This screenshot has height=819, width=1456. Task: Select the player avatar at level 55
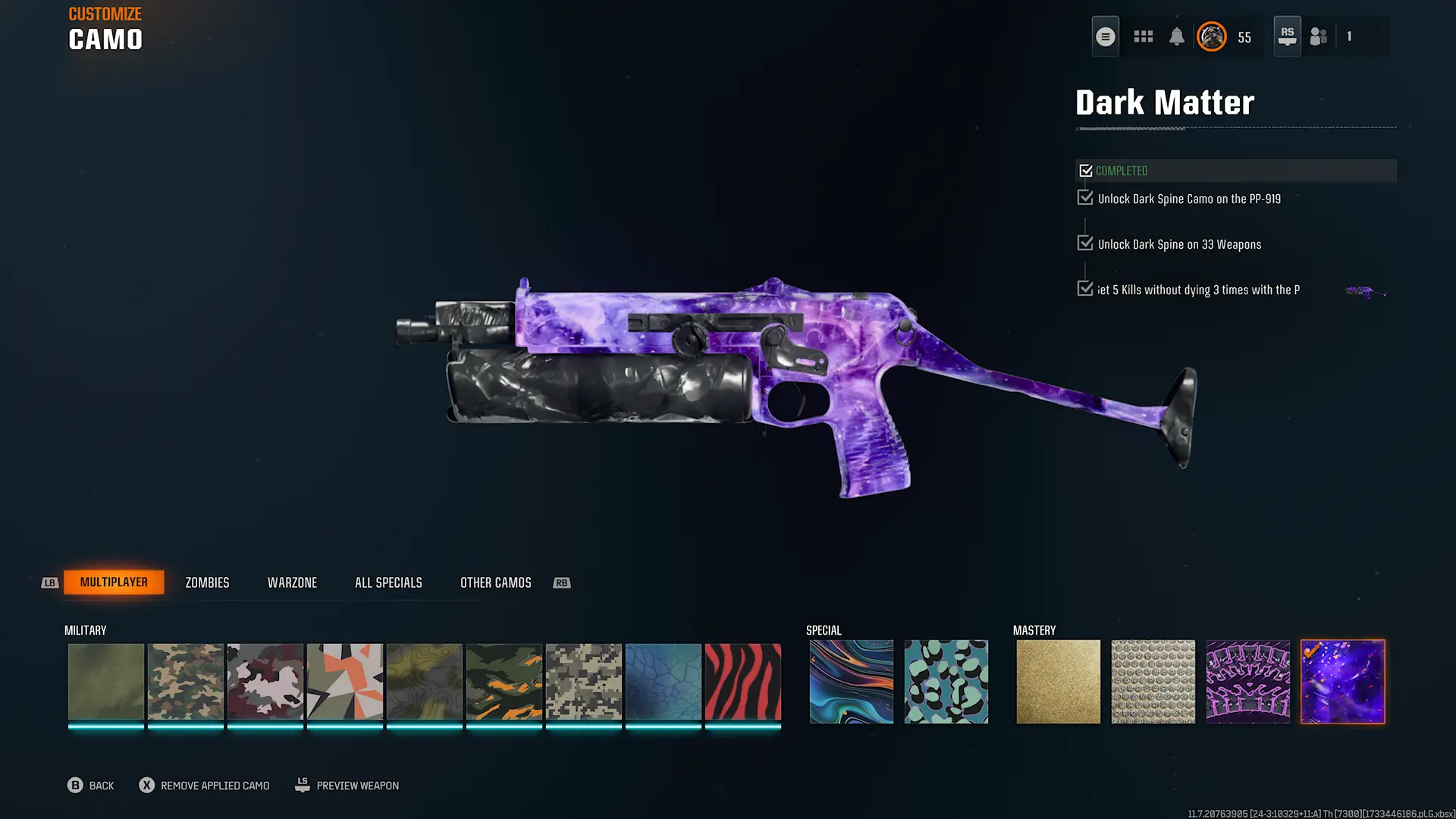click(1211, 36)
